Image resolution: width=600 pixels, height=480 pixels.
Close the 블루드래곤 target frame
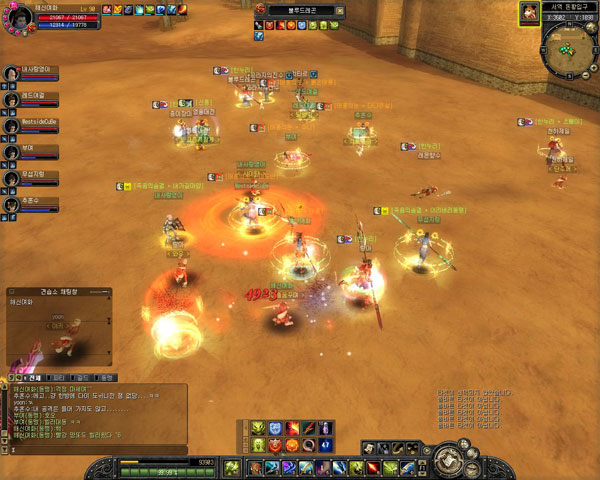click(339, 9)
